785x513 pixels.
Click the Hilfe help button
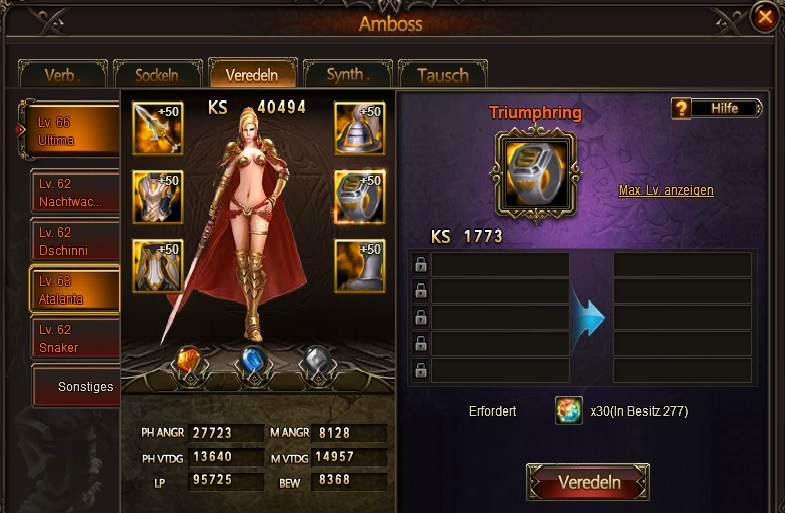(x=717, y=108)
